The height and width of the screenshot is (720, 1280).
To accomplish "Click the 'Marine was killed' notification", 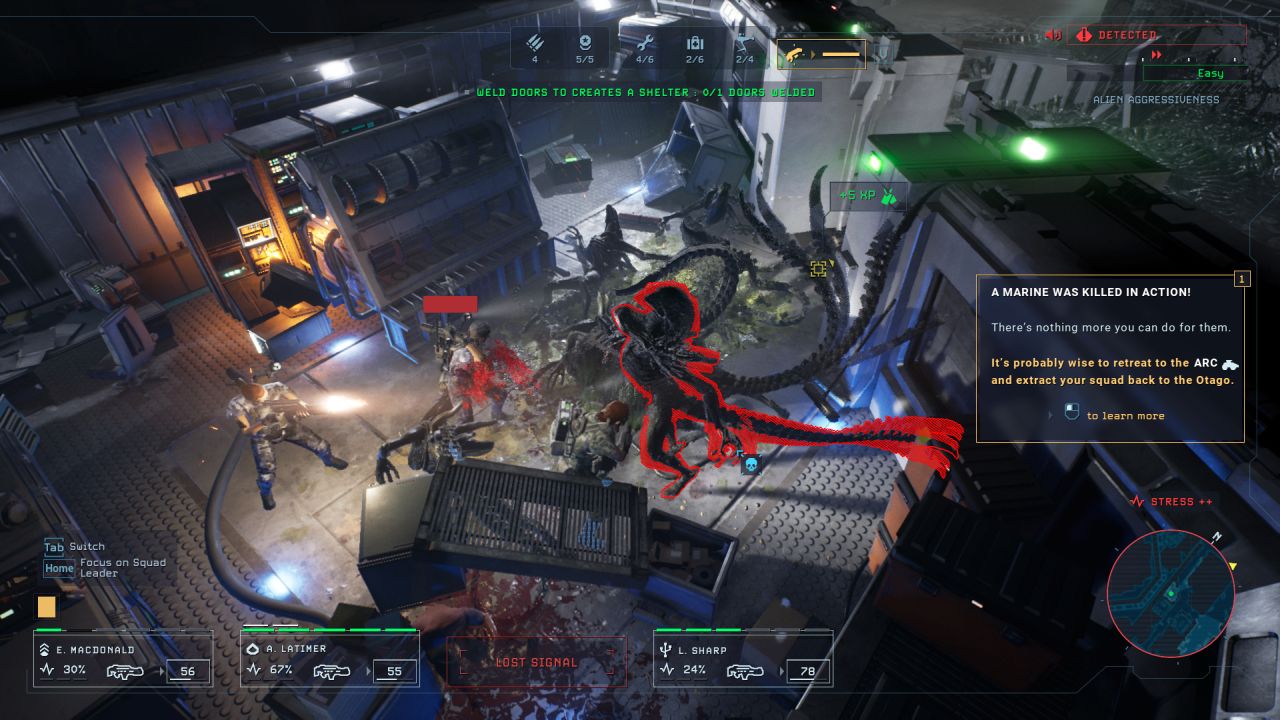I will [x=1110, y=357].
